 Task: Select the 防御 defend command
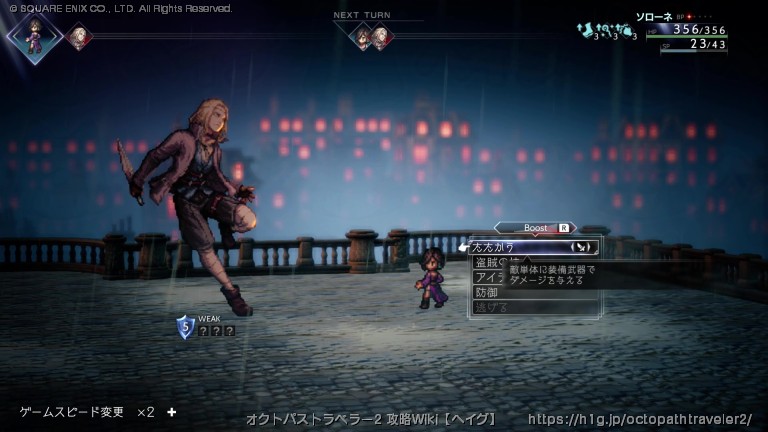487,292
